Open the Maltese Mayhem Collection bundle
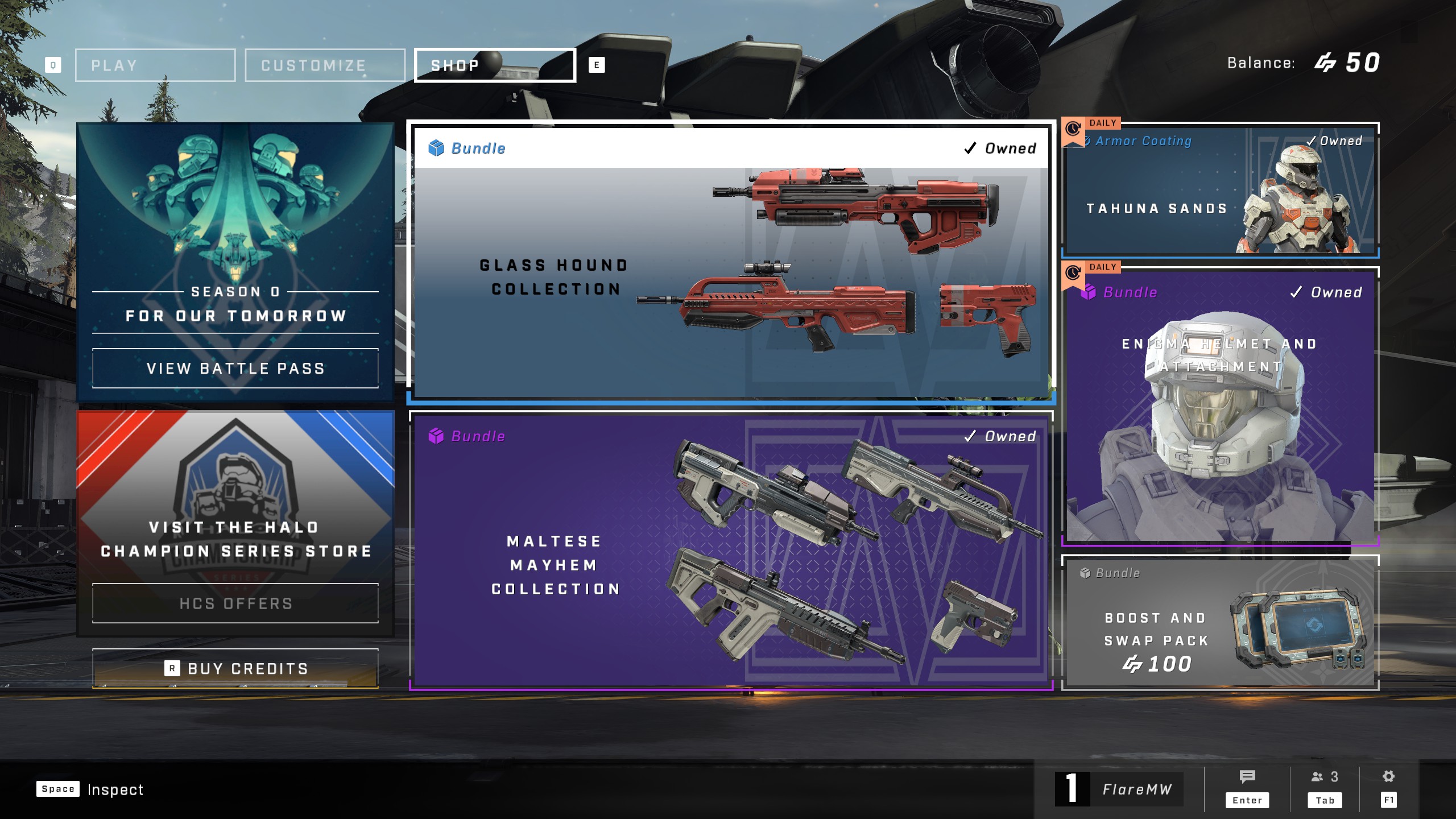This screenshot has width=1456, height=819. 731,552
